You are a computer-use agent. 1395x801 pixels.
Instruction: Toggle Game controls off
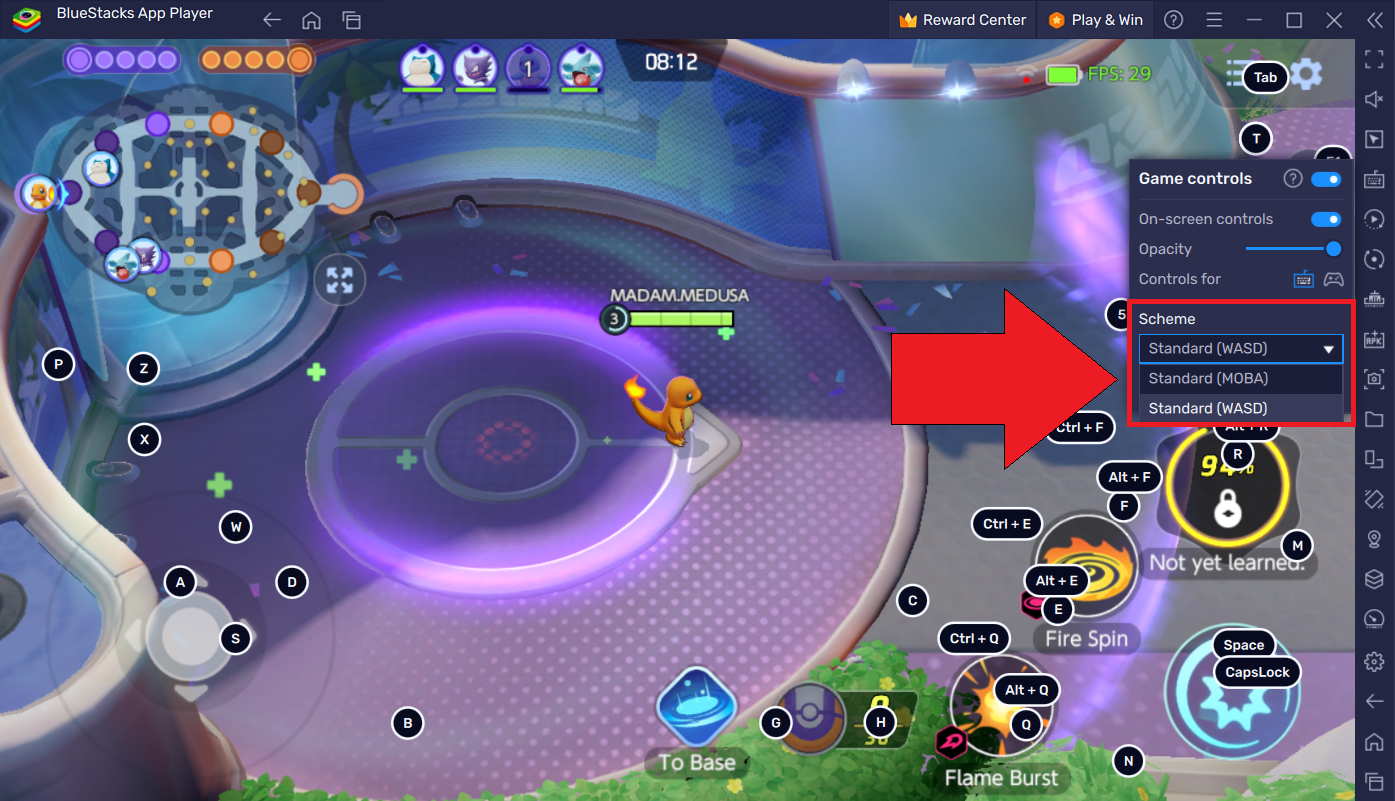1326,178
